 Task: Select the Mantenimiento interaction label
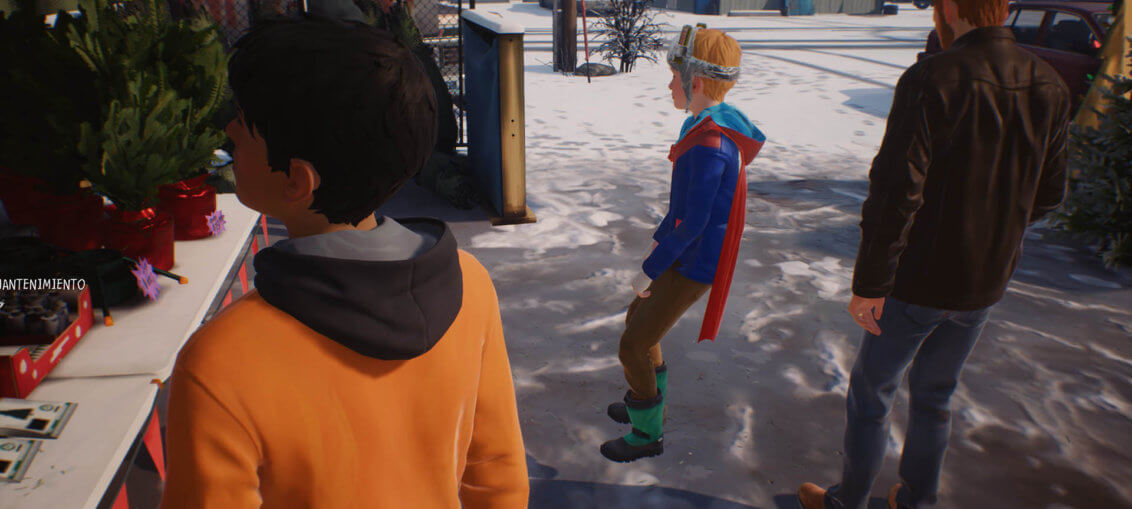tap(43, 284)
